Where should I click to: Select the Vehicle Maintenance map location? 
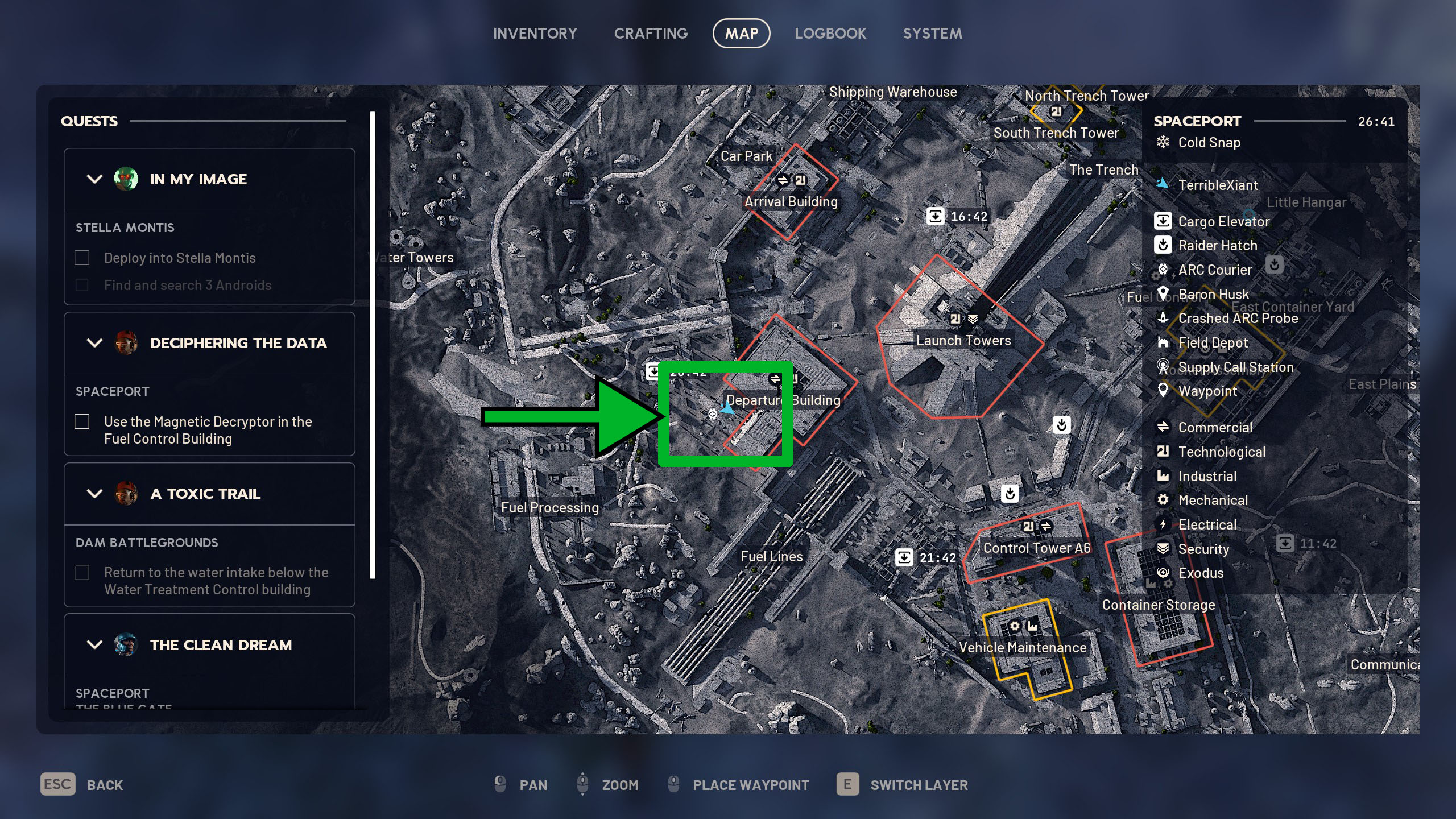1023,647
